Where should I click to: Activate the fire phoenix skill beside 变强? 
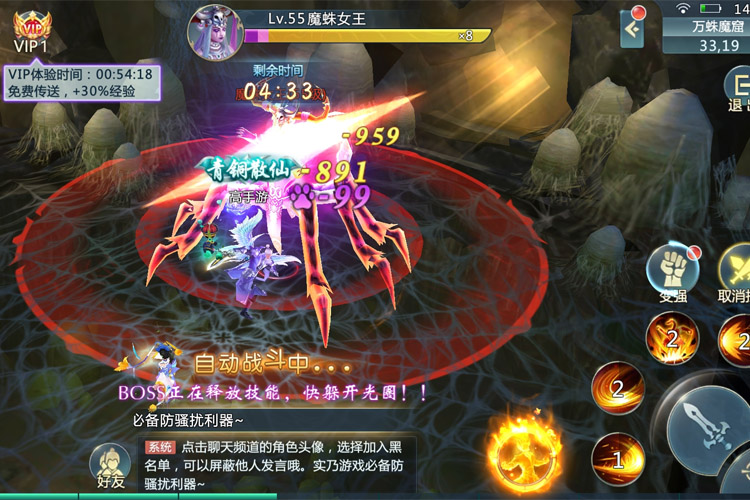(x=671, y=338)
